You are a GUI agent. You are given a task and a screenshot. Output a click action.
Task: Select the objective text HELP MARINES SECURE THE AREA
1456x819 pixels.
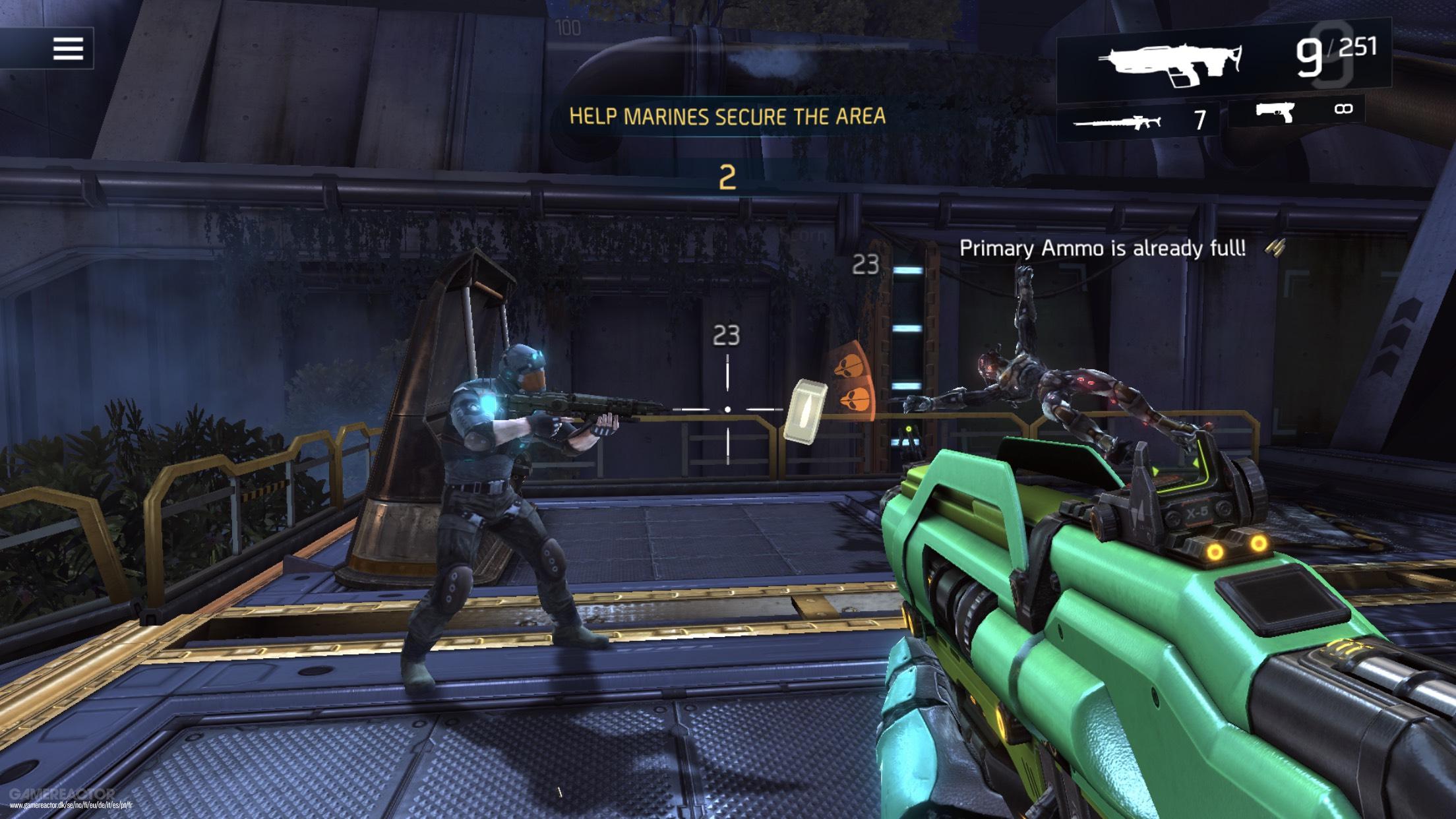pos(729,115)
